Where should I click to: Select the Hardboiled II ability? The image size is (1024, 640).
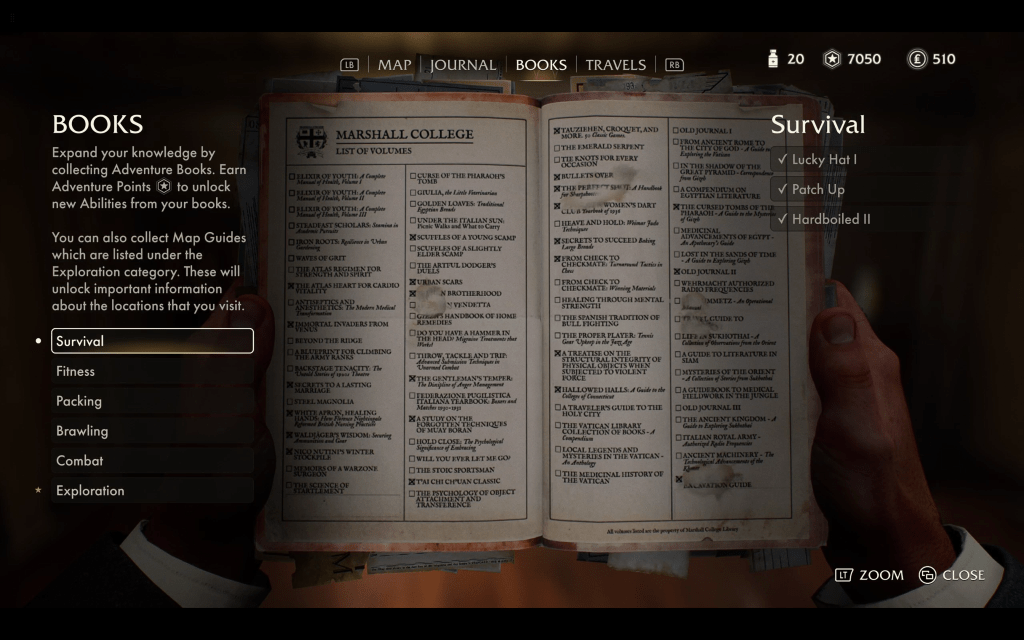point(830,219)
